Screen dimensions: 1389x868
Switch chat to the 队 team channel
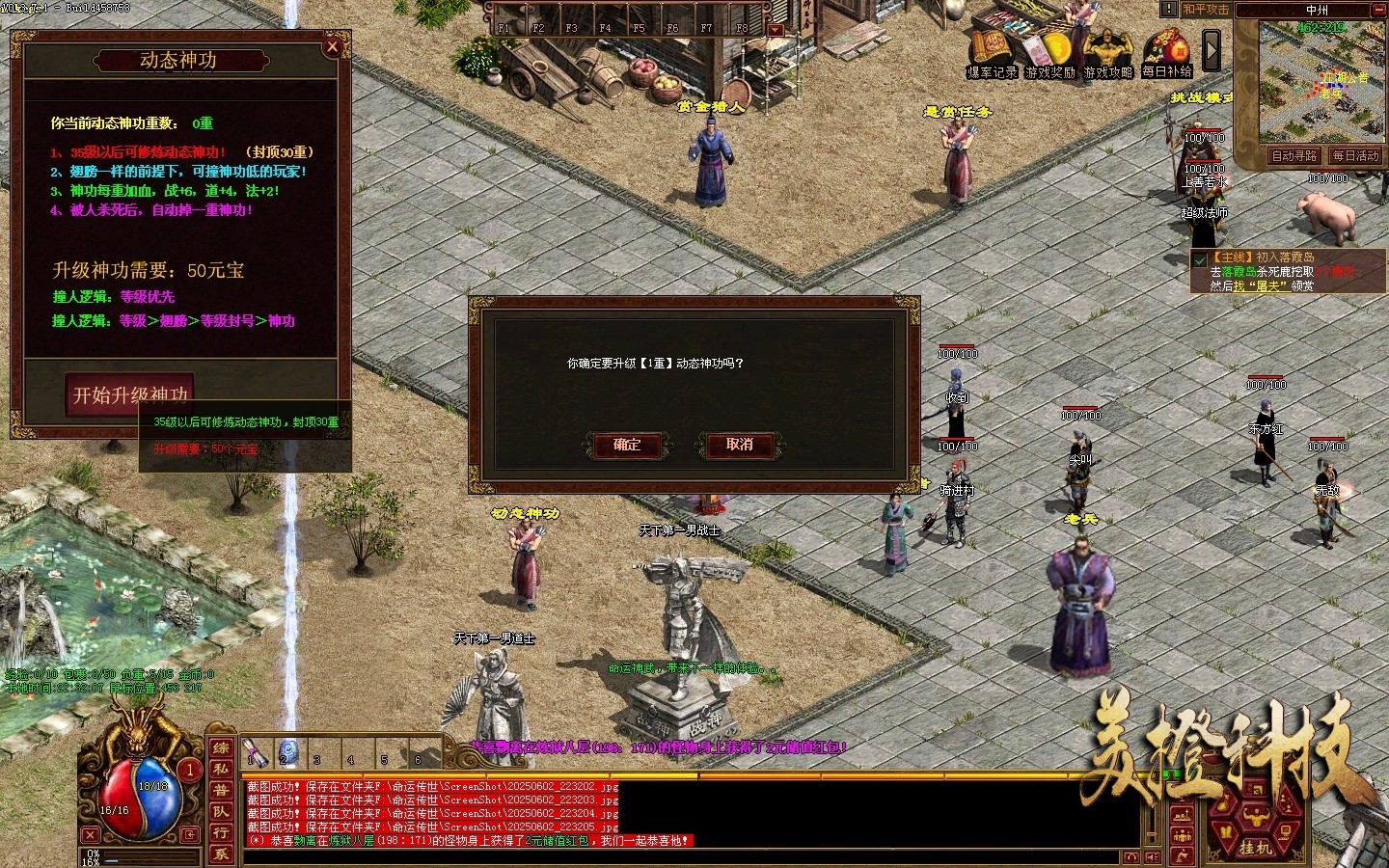click(x=221, y=811)
